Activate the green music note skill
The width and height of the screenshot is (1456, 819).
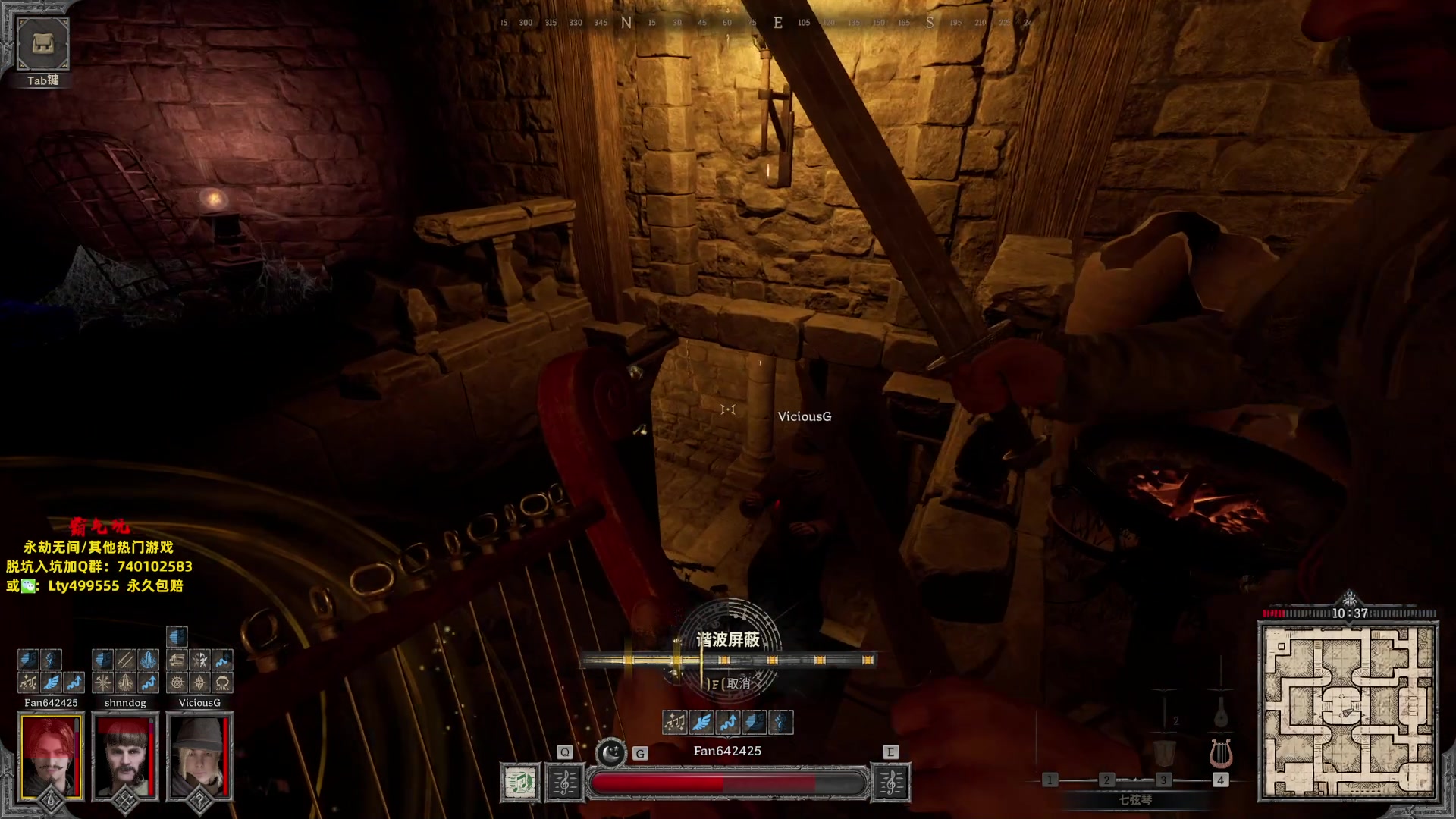(520, 783)
